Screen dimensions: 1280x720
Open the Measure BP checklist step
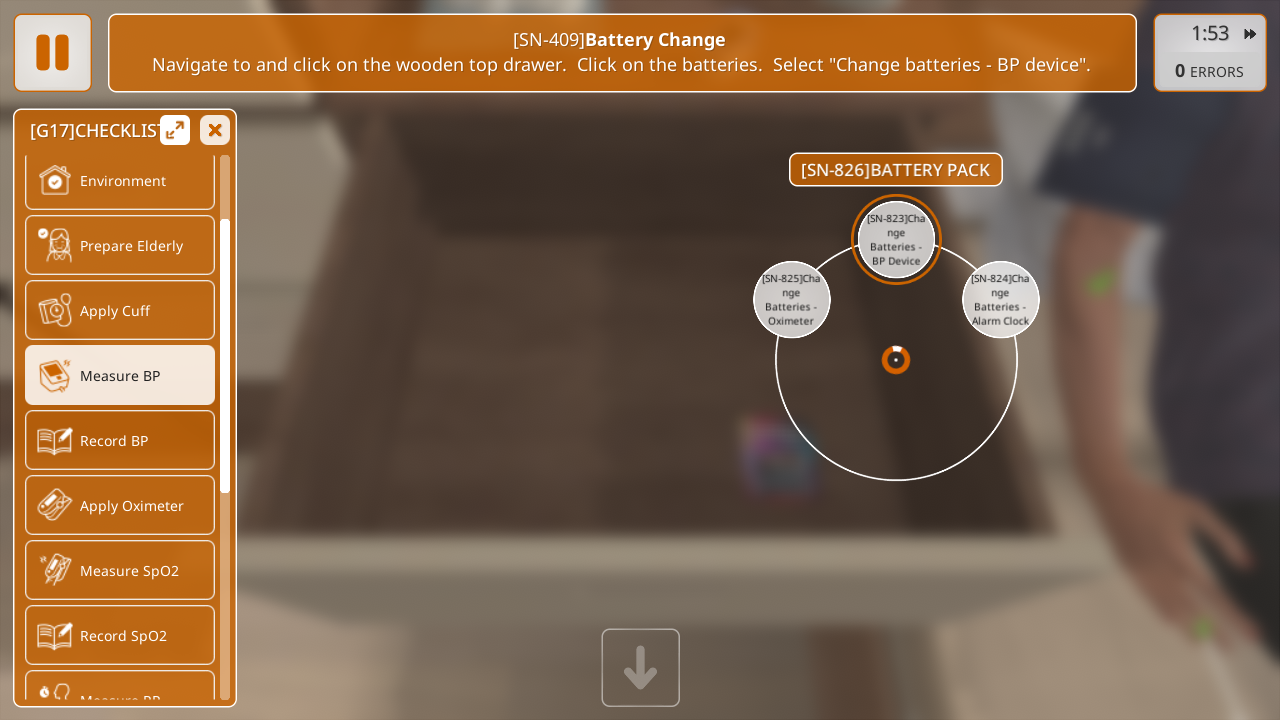[120, 375]
